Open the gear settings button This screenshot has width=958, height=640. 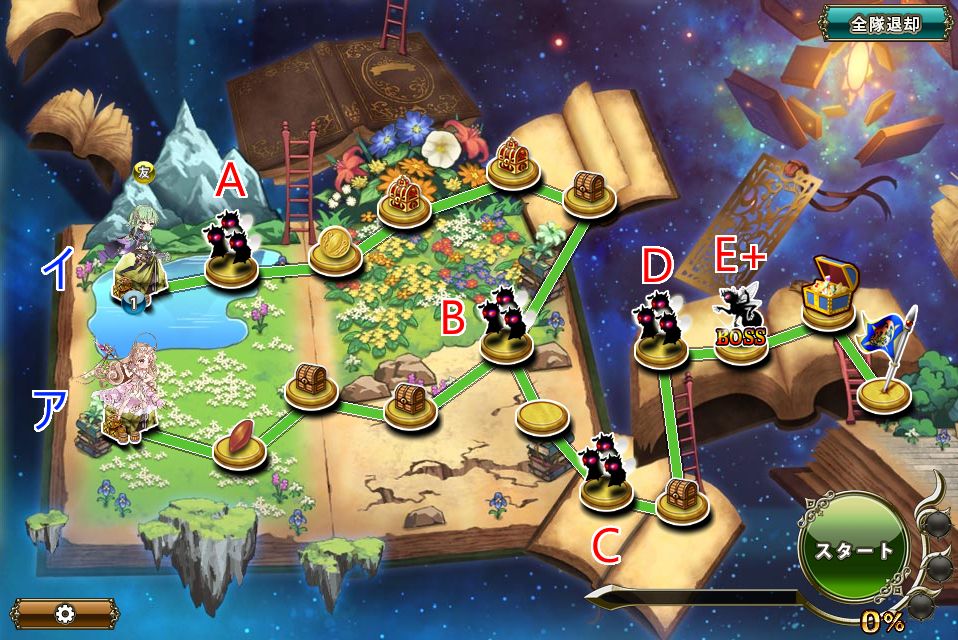click(x=64, y=613)
